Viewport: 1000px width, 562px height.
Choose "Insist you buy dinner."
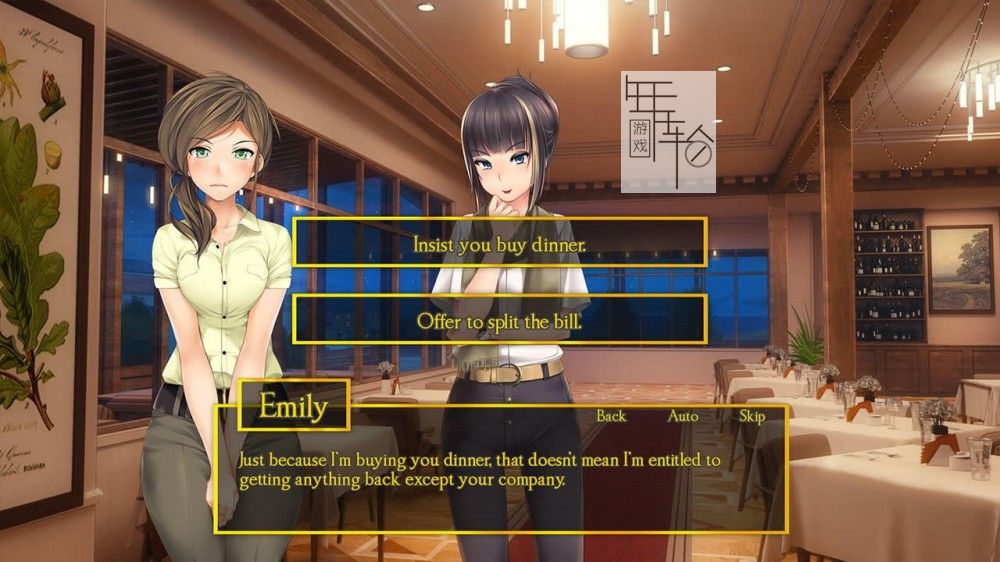499,243
